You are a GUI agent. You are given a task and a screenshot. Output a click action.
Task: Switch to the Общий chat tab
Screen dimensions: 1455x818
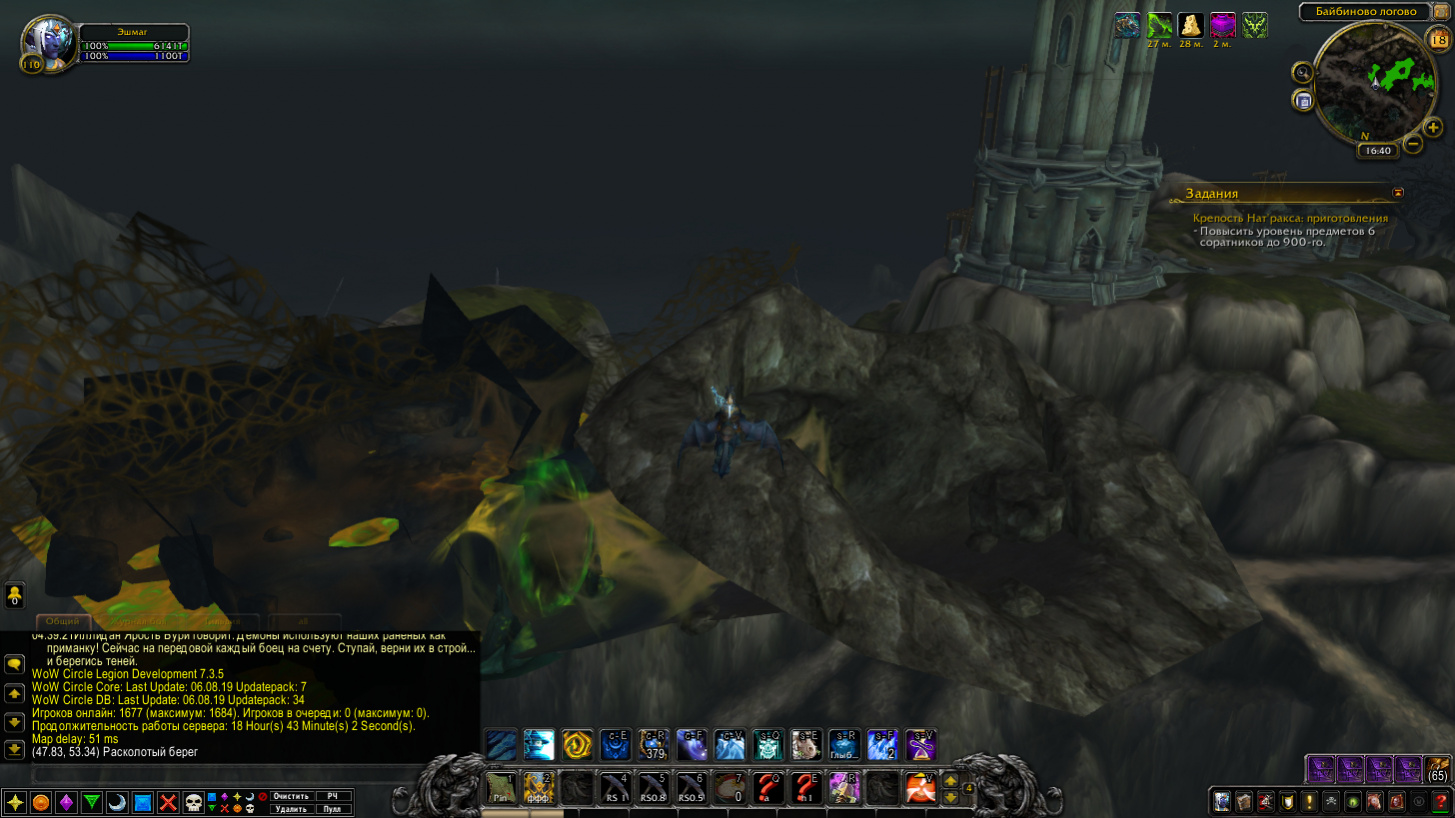[x=62, y=621]
